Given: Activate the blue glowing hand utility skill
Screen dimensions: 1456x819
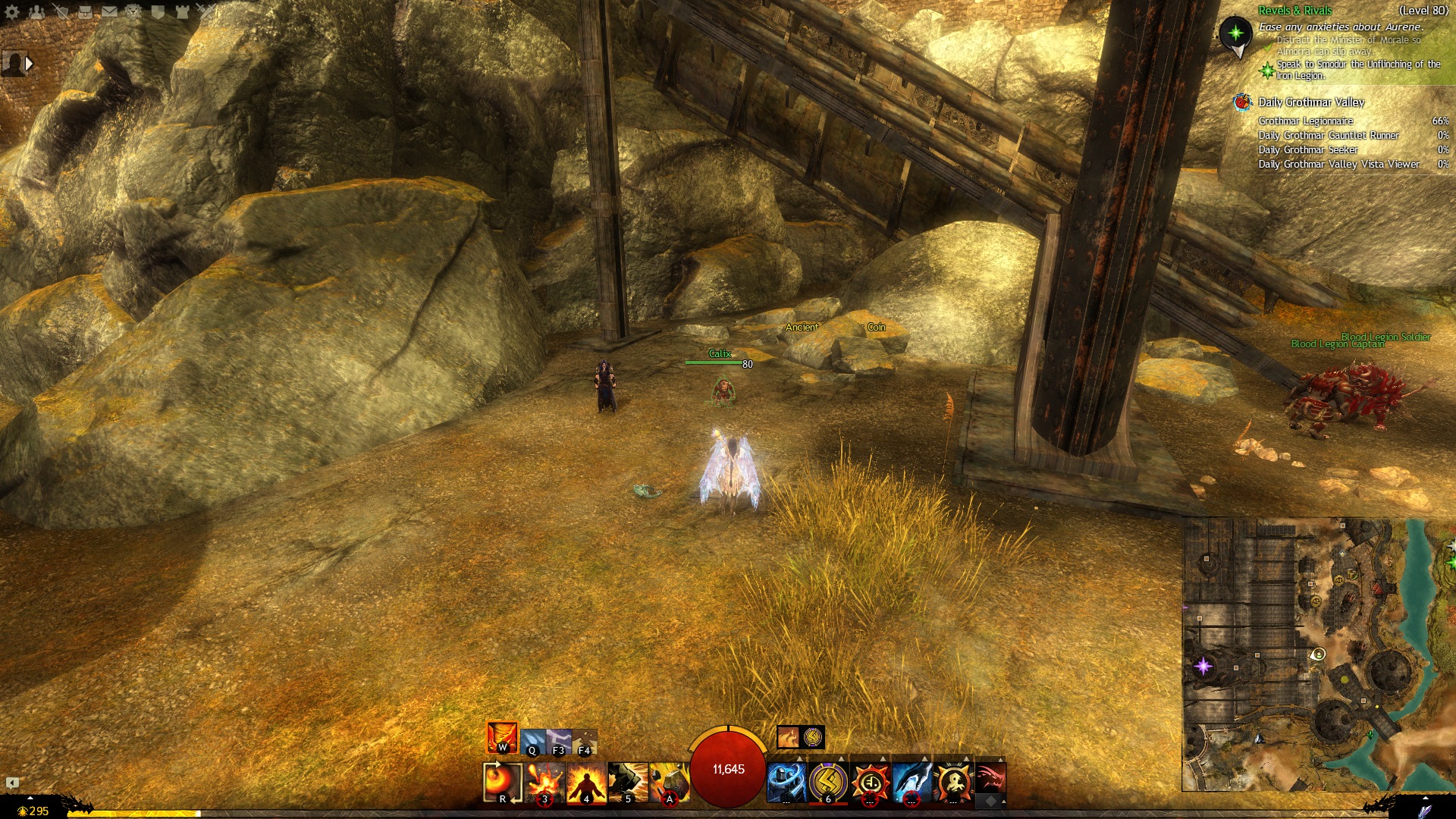Looking at the screenshot, I should [x=912, y=782].
